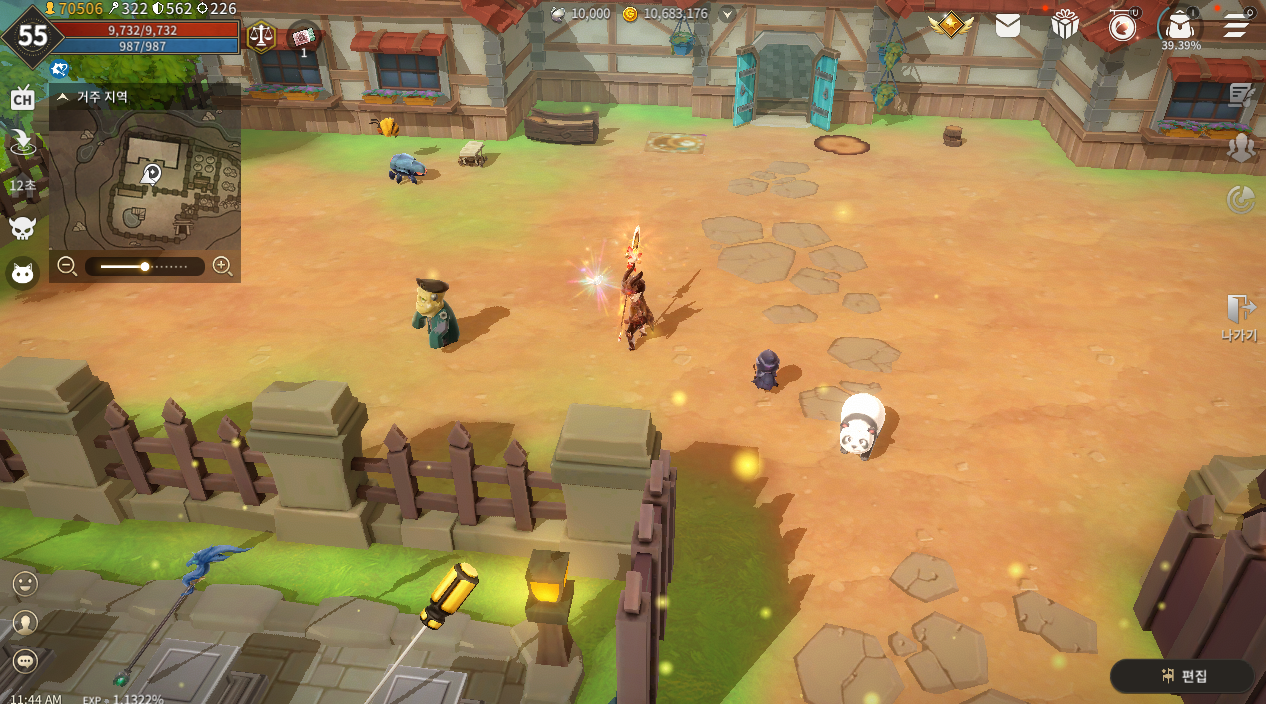Open the mailbox envelope icon
This screenshot has width=1266, height=704.
1008,26
